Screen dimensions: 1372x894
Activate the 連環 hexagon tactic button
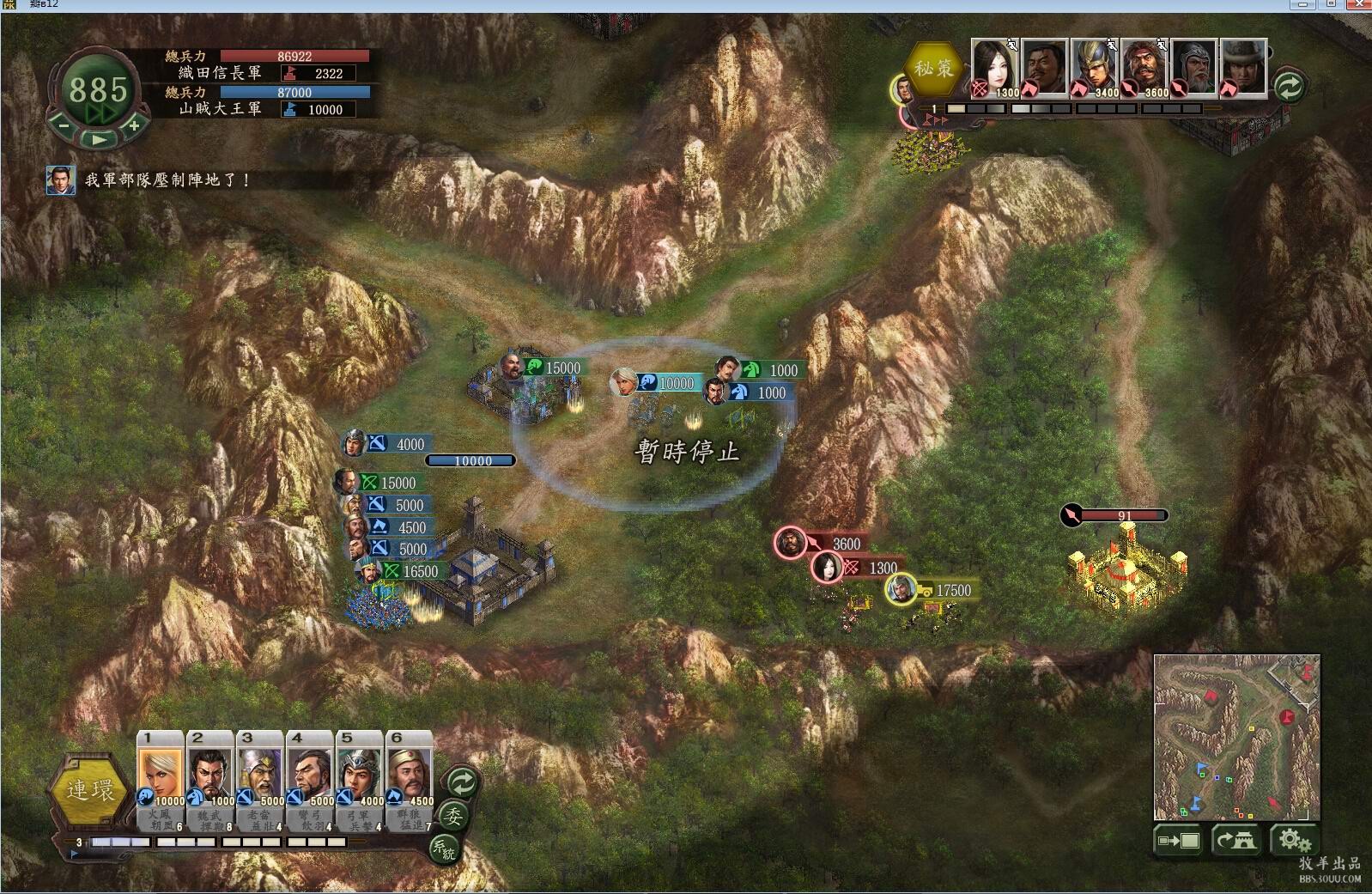(x=90, y=789)
